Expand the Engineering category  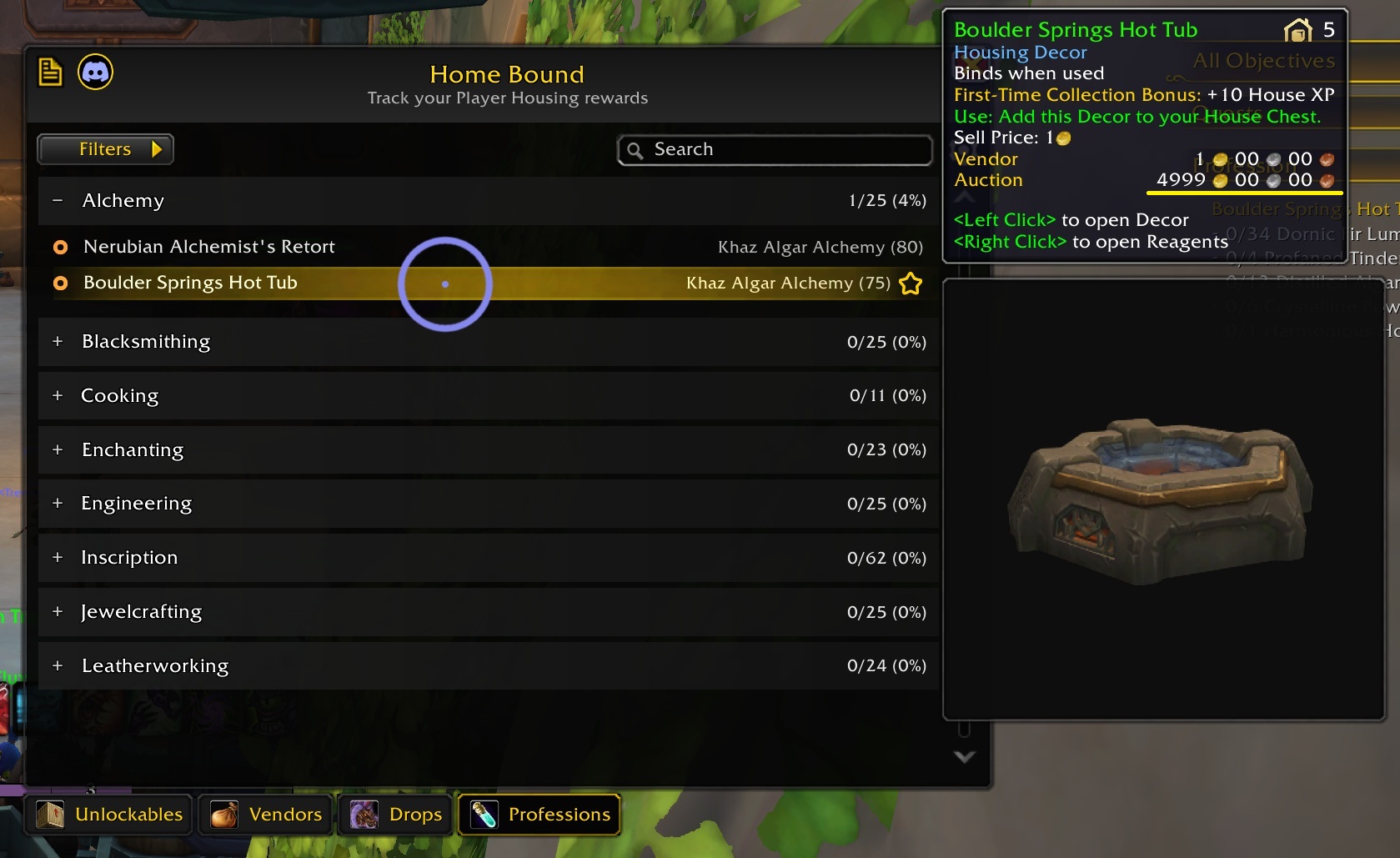[x=58, y=504]
